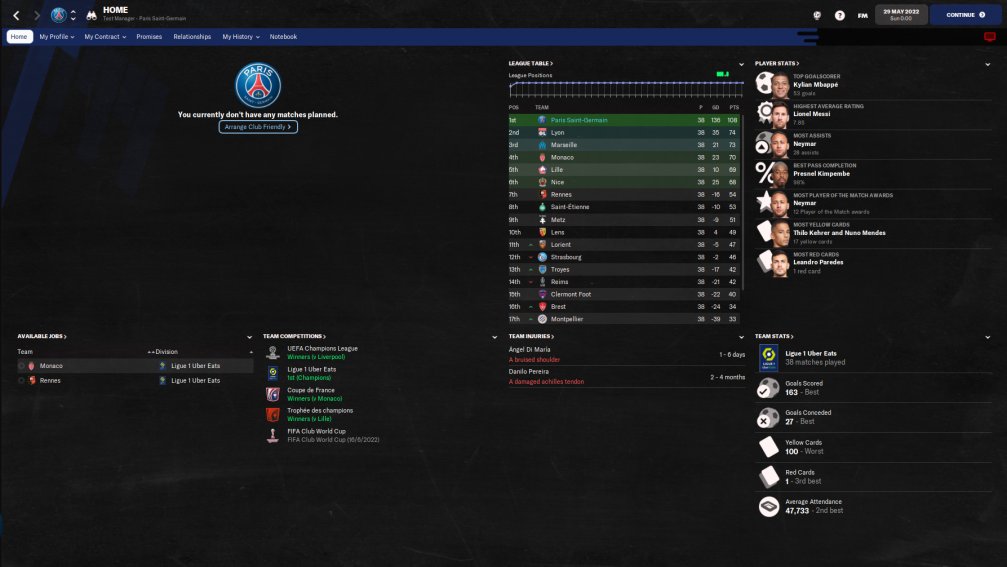Viewport: 1007px width, 567px height.
Task: Select Marseille in the league table
Action: (563, 145)
